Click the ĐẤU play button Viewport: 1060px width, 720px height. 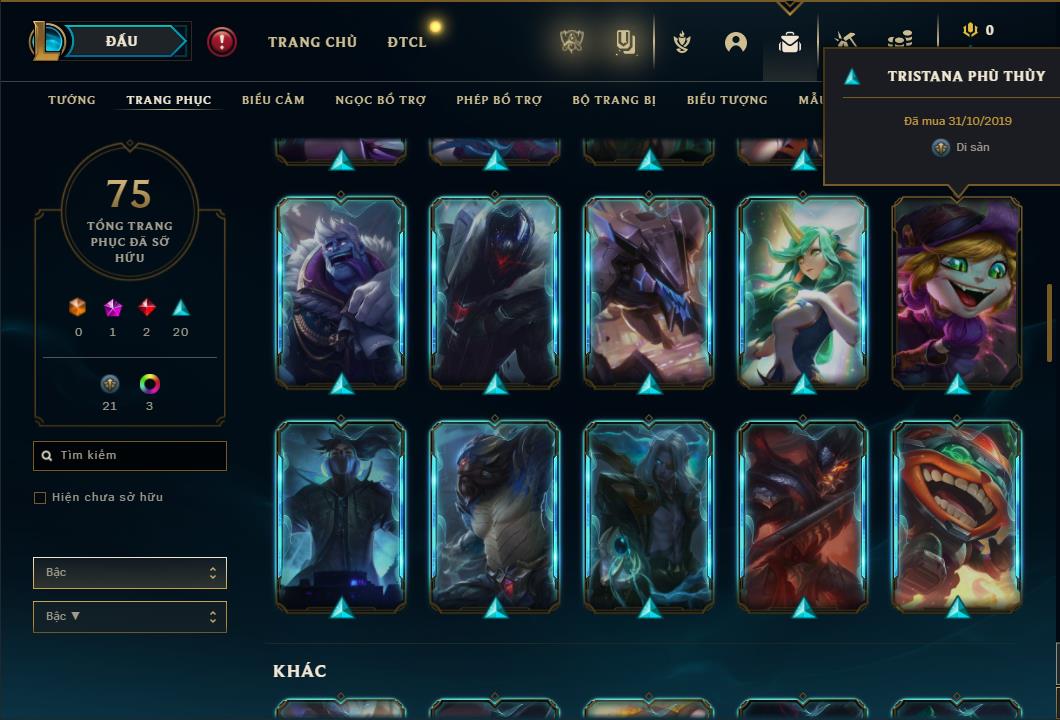click(122, 41)
